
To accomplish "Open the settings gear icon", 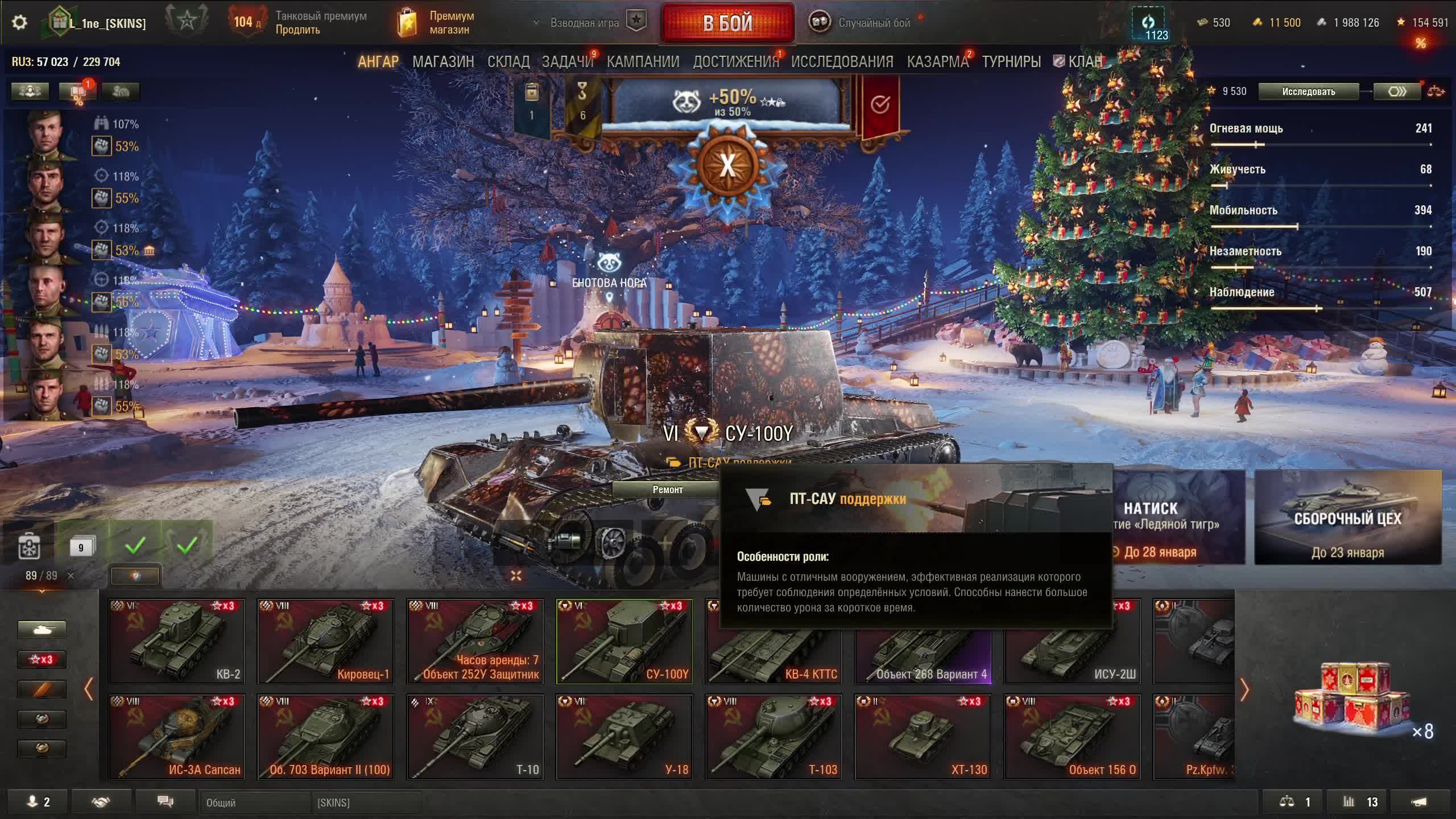I will tap(19, 23).
